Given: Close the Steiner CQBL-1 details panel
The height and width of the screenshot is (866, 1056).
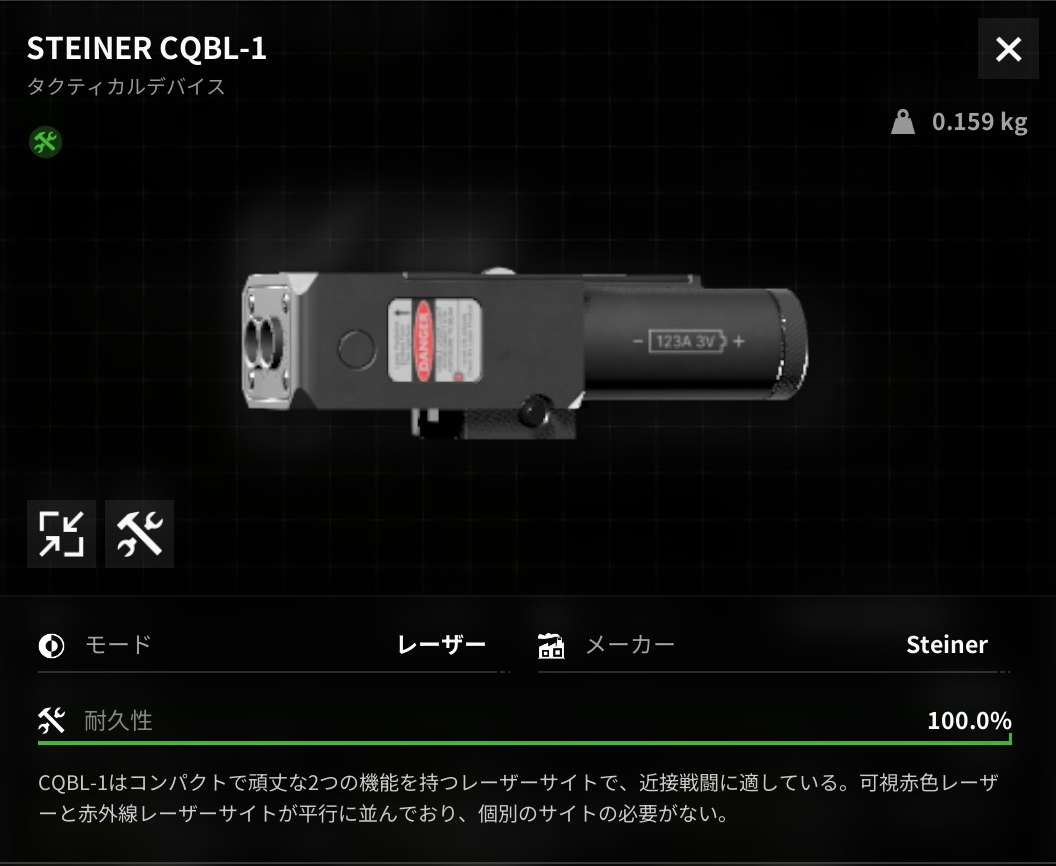Looking at the screenshot, I should (1008, 49).
